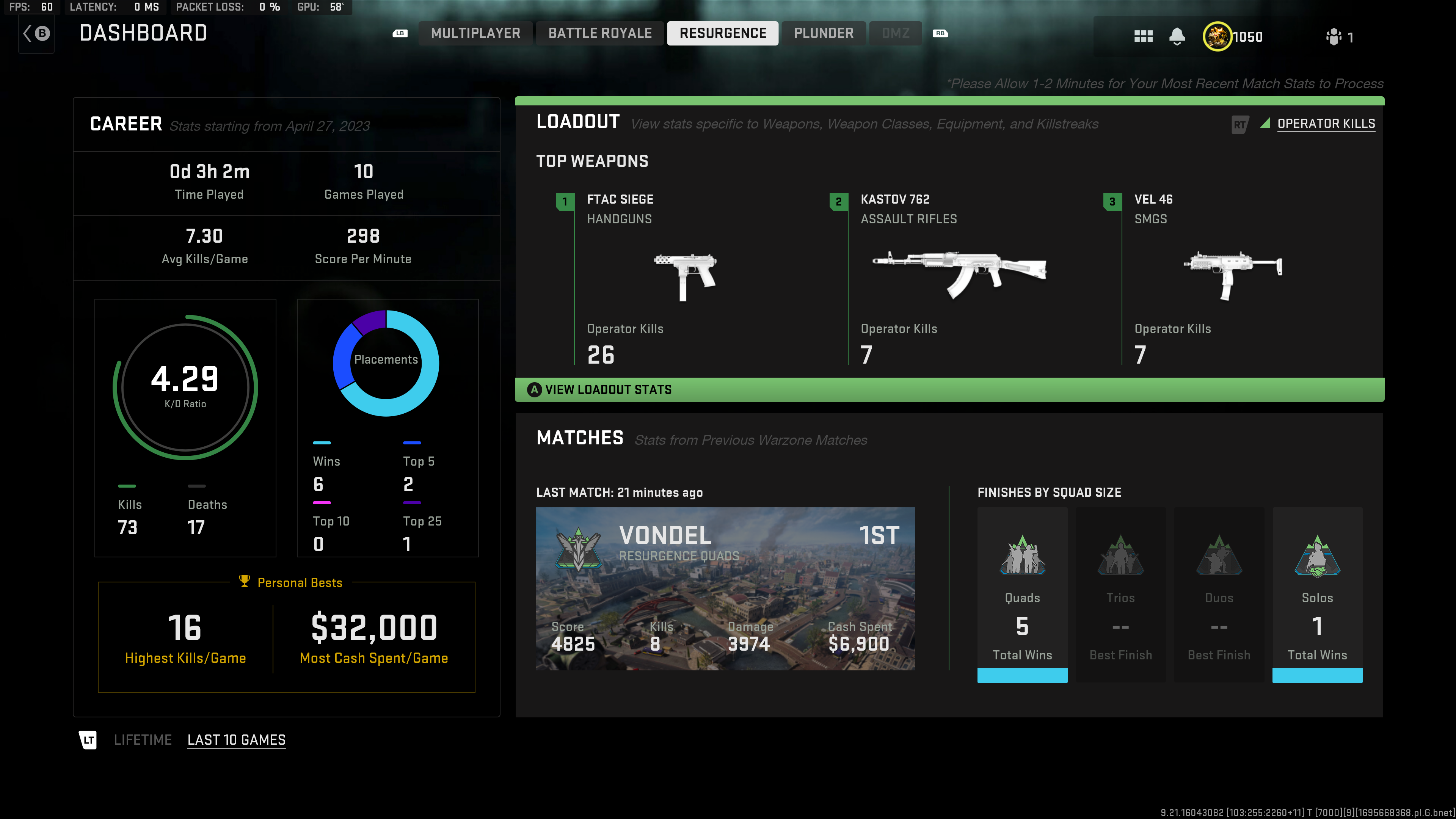Switch career stats to Lifetime

pos(143,740)
